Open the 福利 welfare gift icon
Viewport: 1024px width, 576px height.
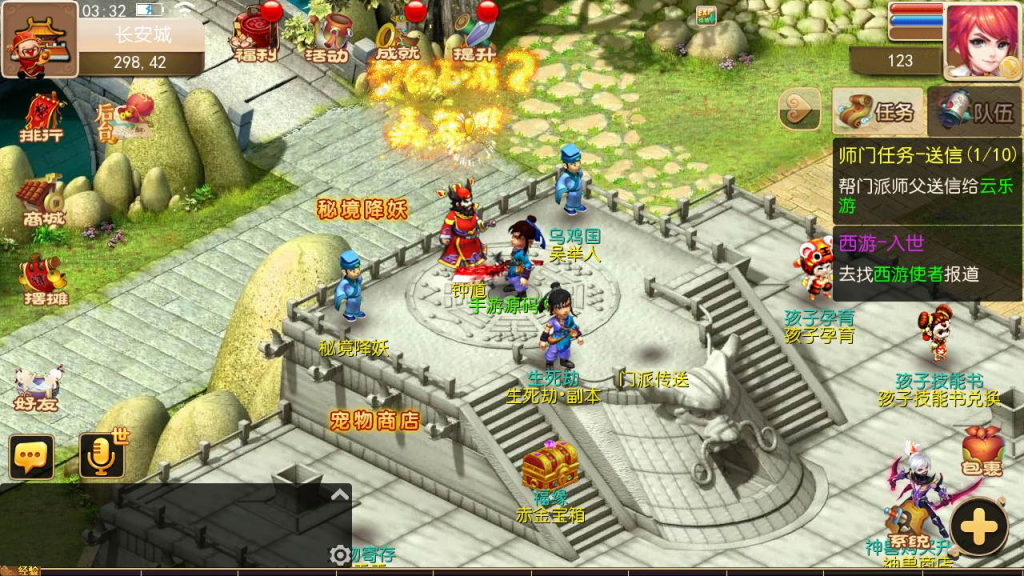[x=254, y=36]
